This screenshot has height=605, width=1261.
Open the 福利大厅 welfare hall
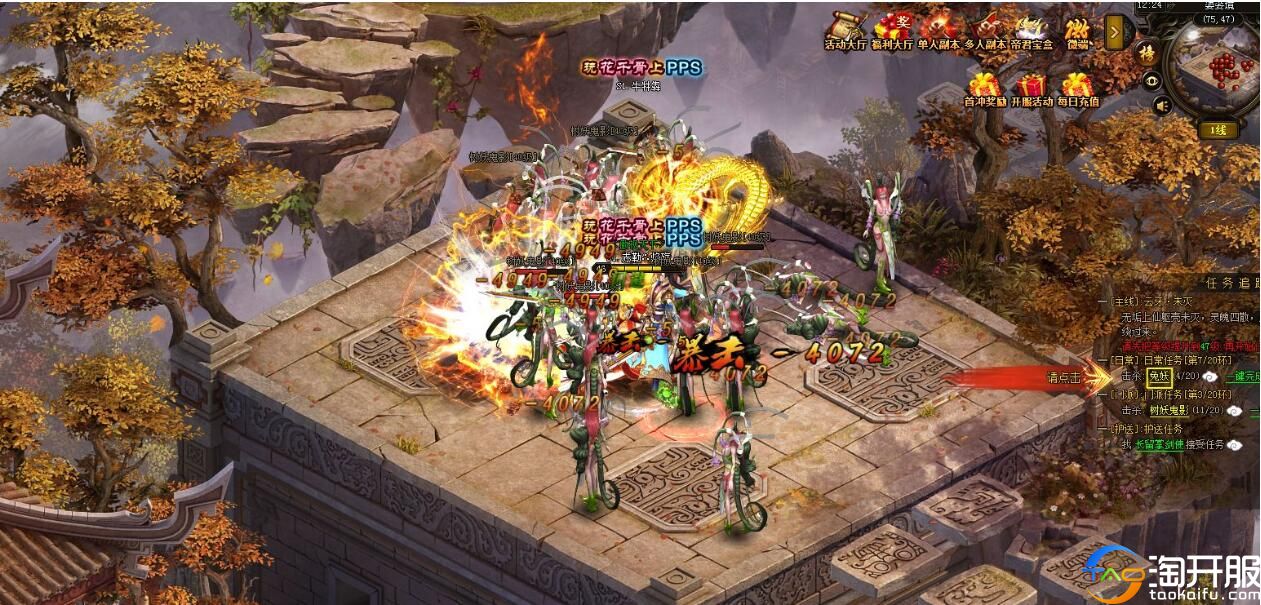pos(893,30)
